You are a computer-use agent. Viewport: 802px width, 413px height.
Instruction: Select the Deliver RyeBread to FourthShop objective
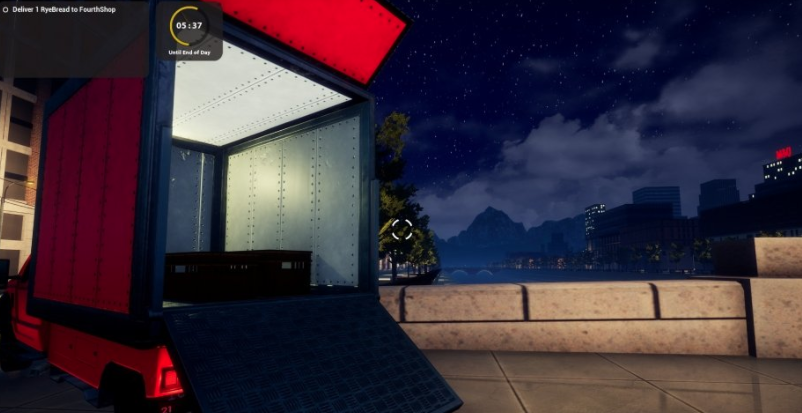click(x=72, y=11)
